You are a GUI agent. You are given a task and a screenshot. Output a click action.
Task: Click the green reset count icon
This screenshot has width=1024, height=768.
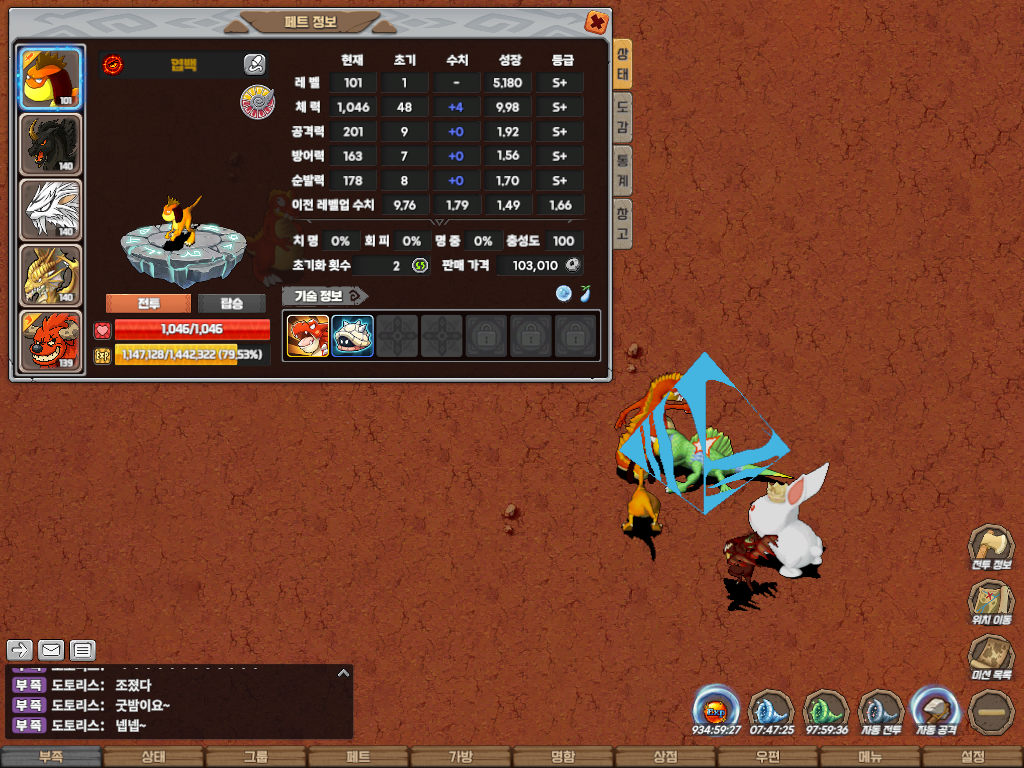[420, 265]
